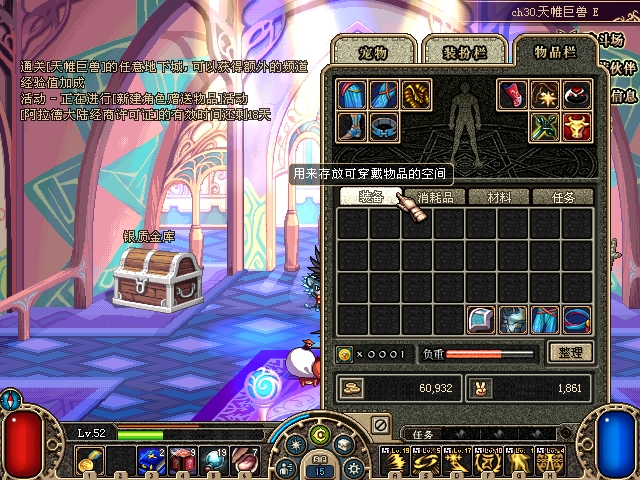Image resolution: width=640 pixels, height=480 pixels.
Task: Open the 装扮栏 costume tab
Action: click(461, 50)
